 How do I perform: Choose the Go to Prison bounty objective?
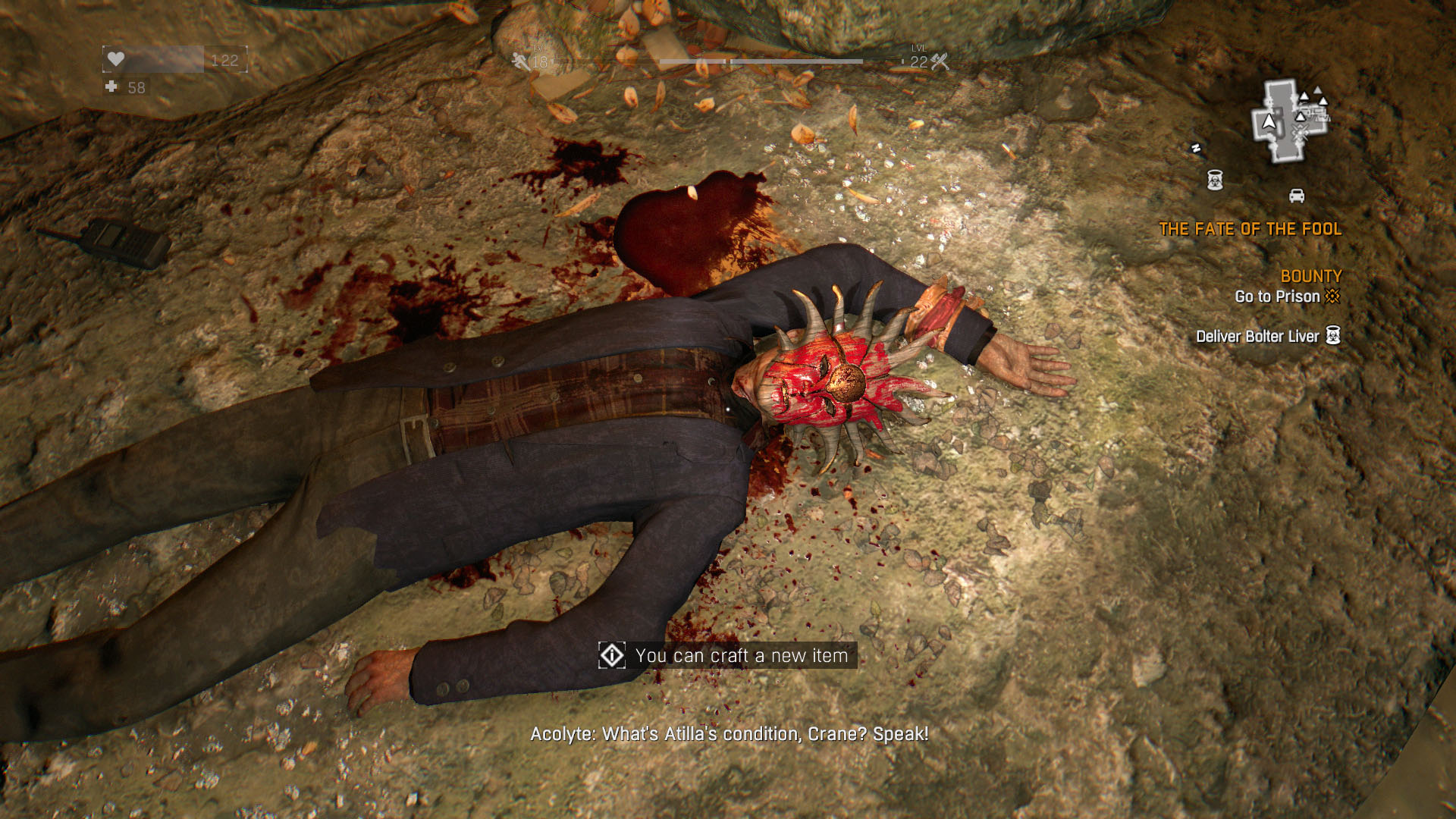point(1277,297)
